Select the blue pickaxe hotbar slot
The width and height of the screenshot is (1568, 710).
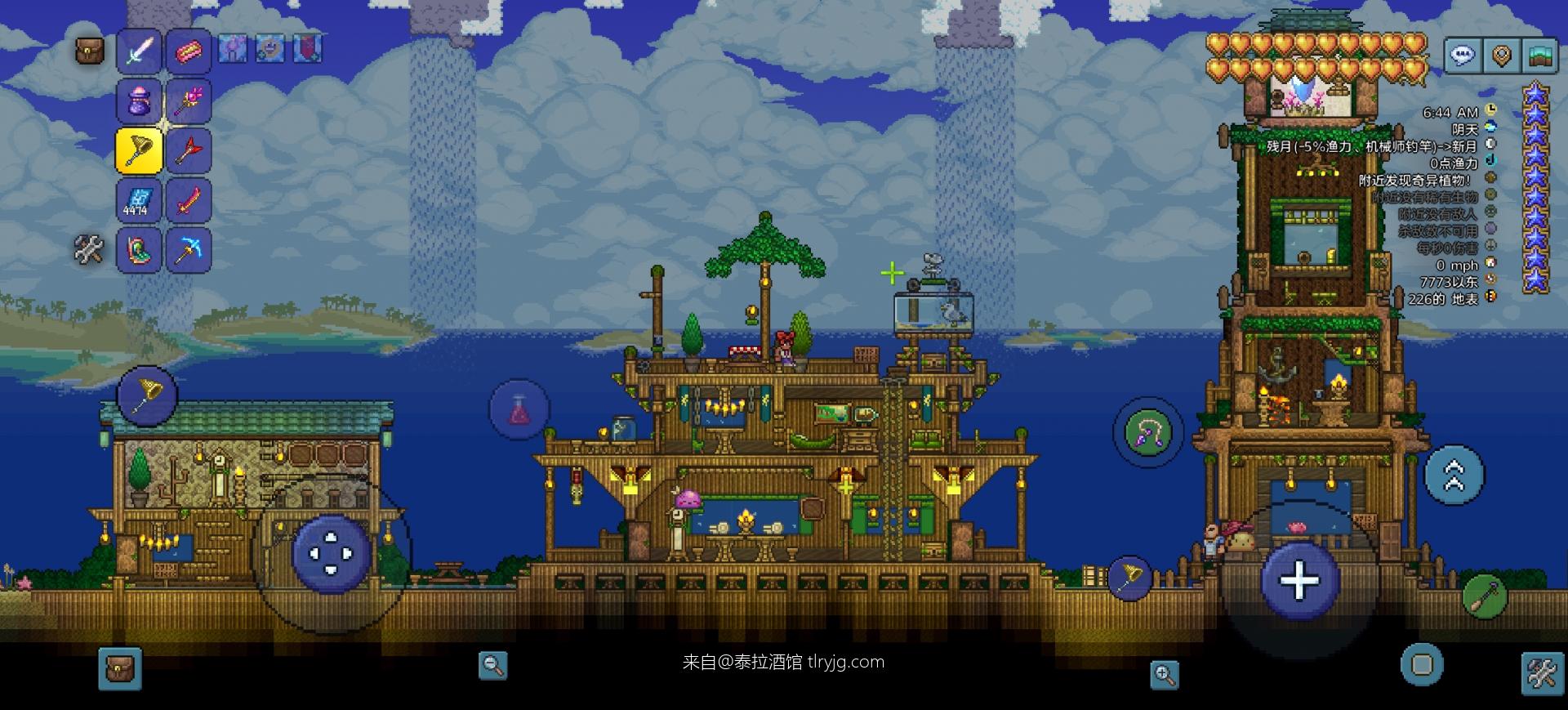click(188, 249)
